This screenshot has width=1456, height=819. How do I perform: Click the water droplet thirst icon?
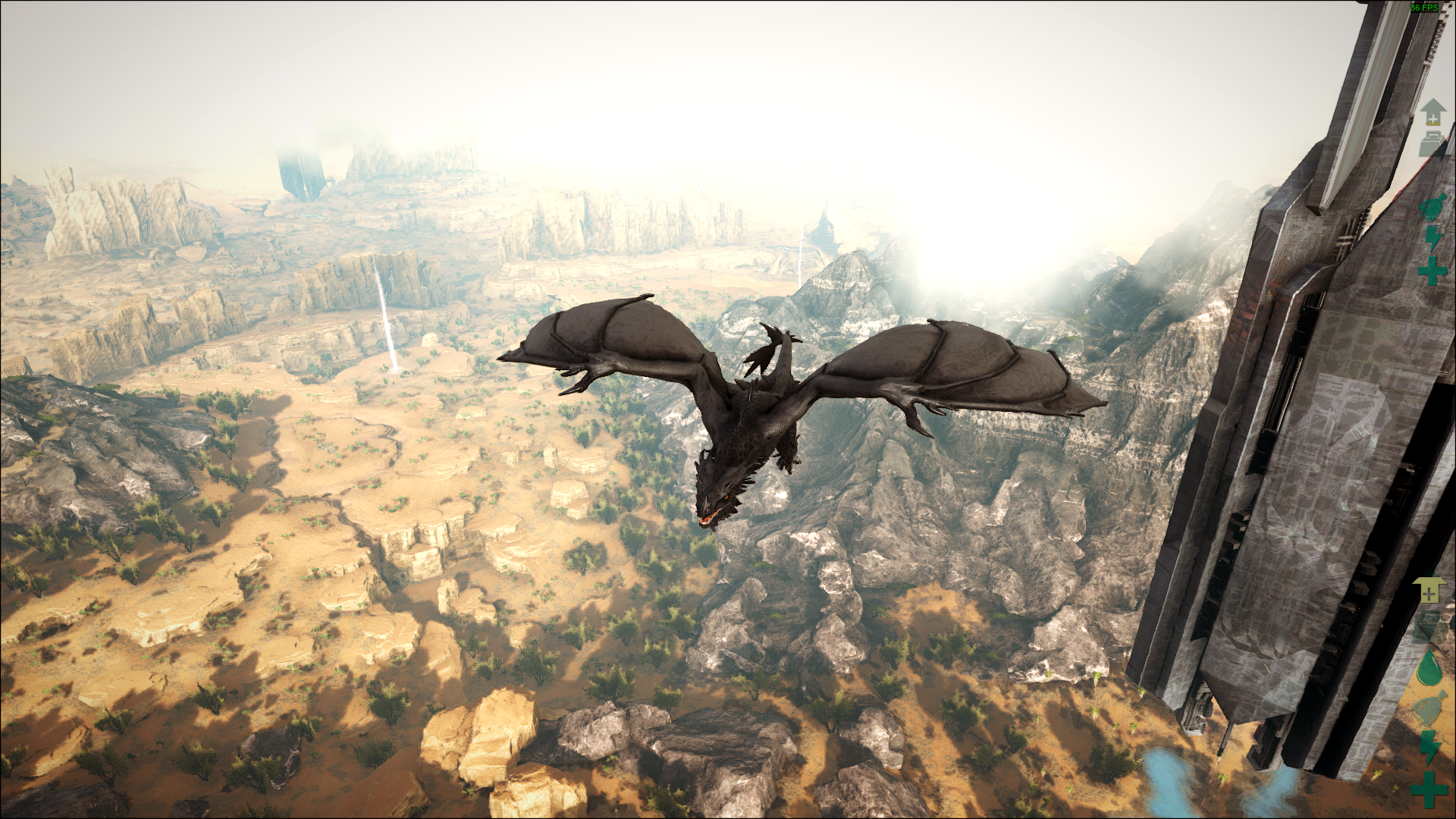pyautogui.click(x=1429, y=667)
